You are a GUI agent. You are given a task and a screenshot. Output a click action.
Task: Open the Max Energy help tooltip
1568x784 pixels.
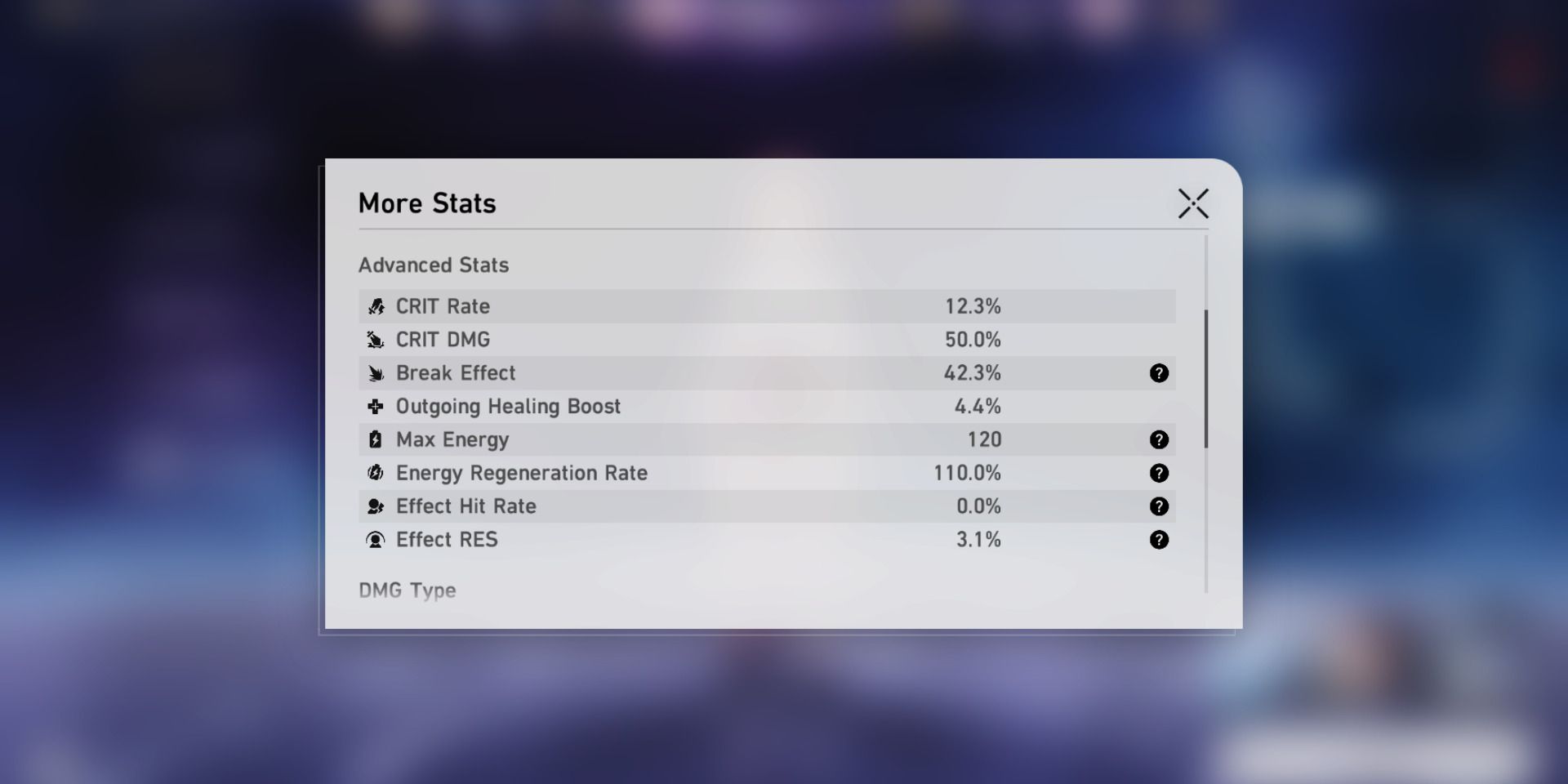1159,439
